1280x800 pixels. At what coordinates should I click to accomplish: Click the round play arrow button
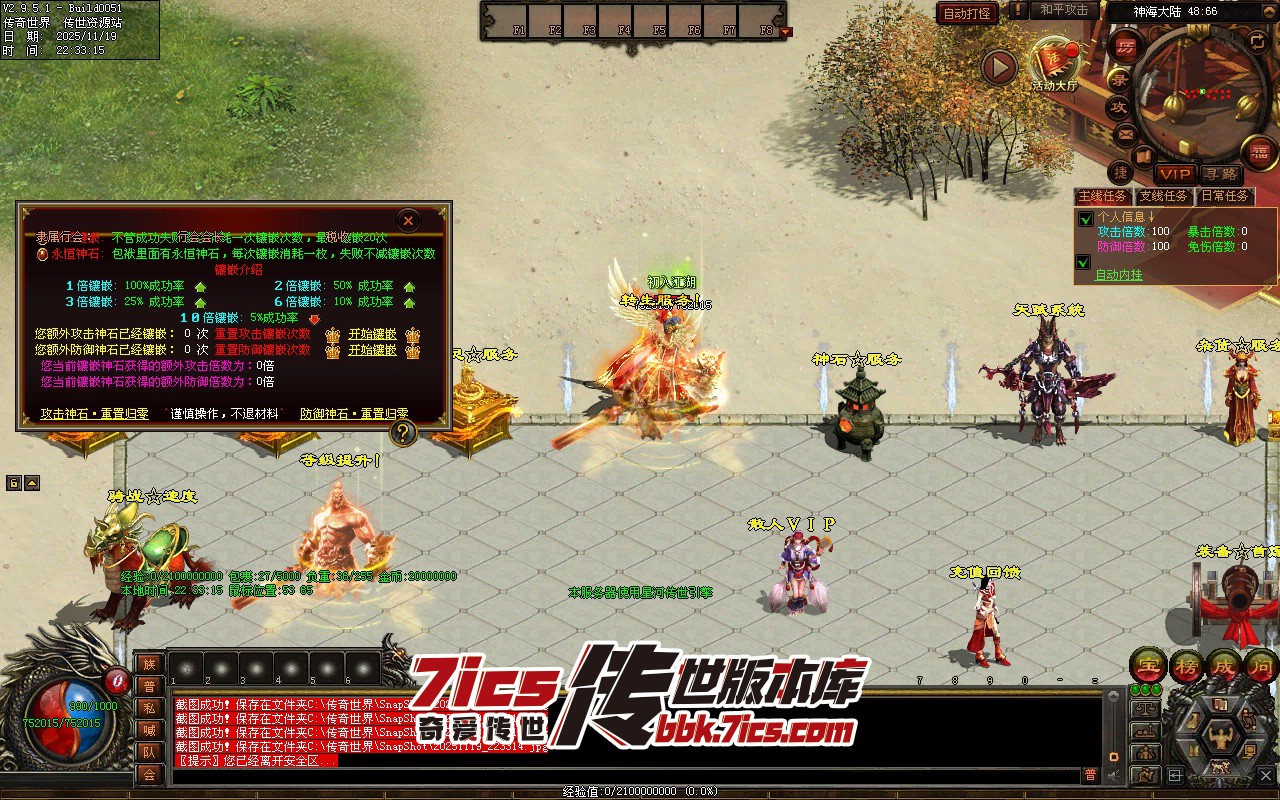point(998,67)
